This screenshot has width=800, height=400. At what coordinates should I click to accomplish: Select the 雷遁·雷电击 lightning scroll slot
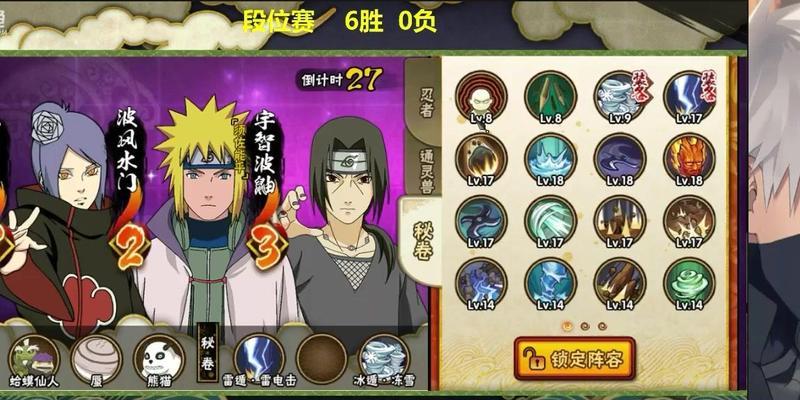click(x=259, y=358)
